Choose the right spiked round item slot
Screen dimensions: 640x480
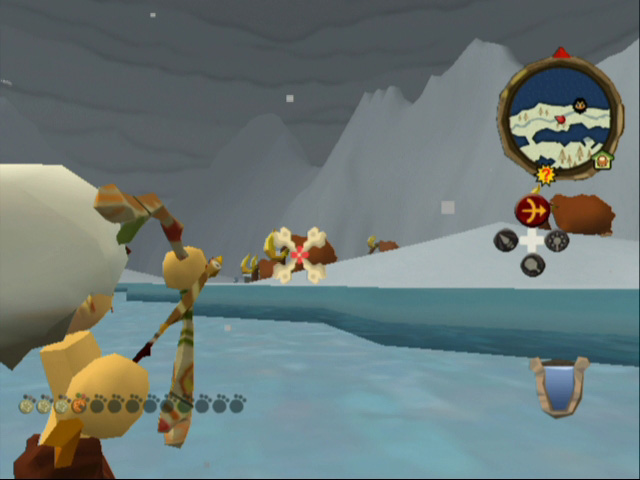[557, 240]
